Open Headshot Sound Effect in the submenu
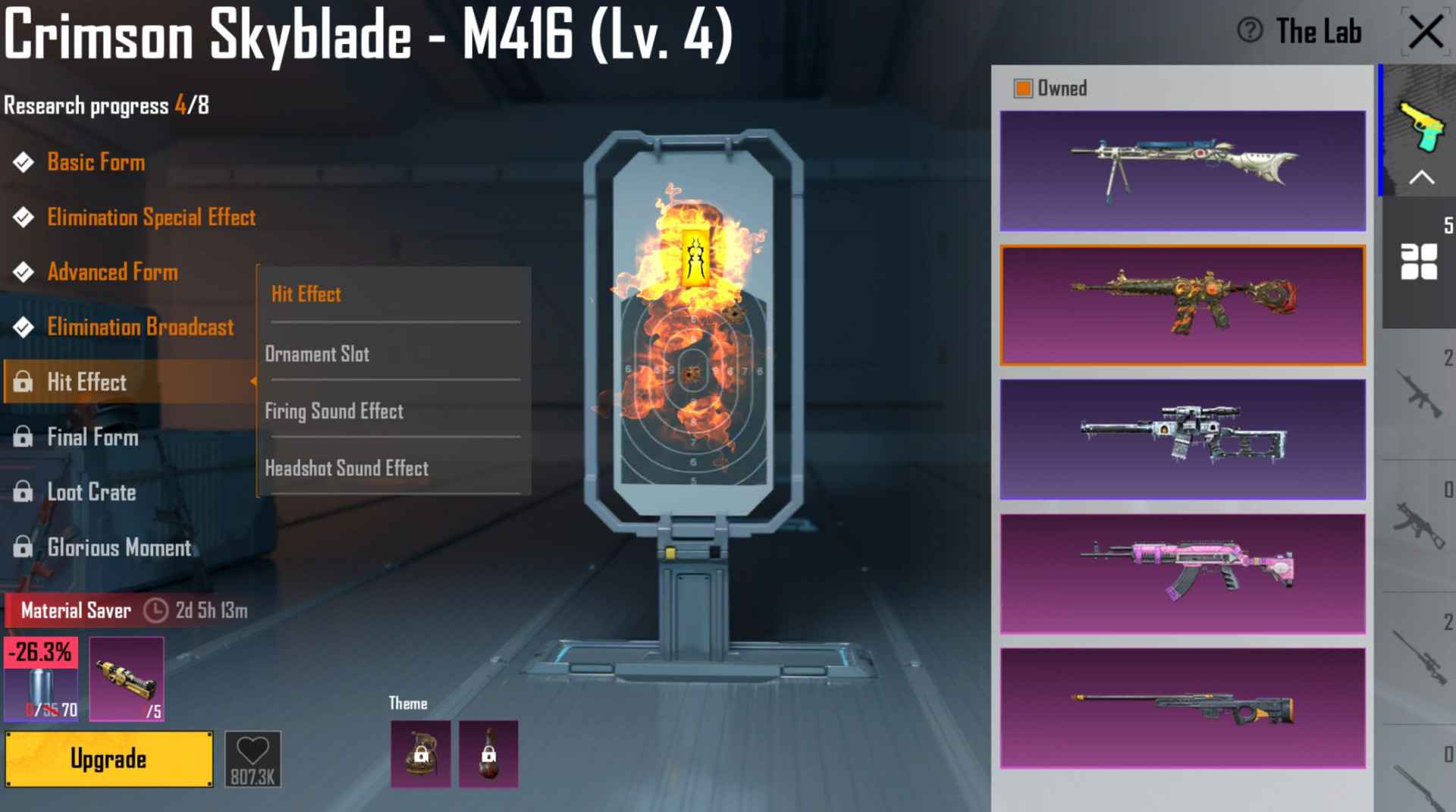The height and width of the screenshot is (812, 1456). pyautogui.click(x=347, y=469)
